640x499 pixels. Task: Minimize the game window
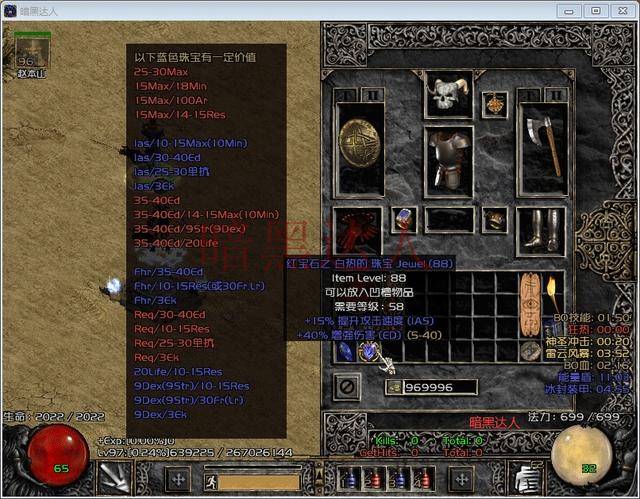tap(572, 10)
